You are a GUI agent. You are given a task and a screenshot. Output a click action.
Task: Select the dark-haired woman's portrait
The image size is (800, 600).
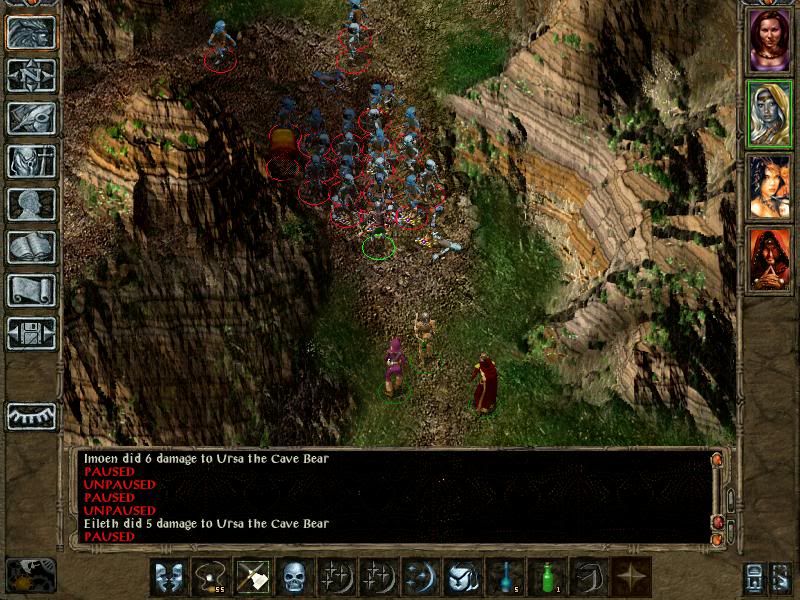tap(769, 187)
